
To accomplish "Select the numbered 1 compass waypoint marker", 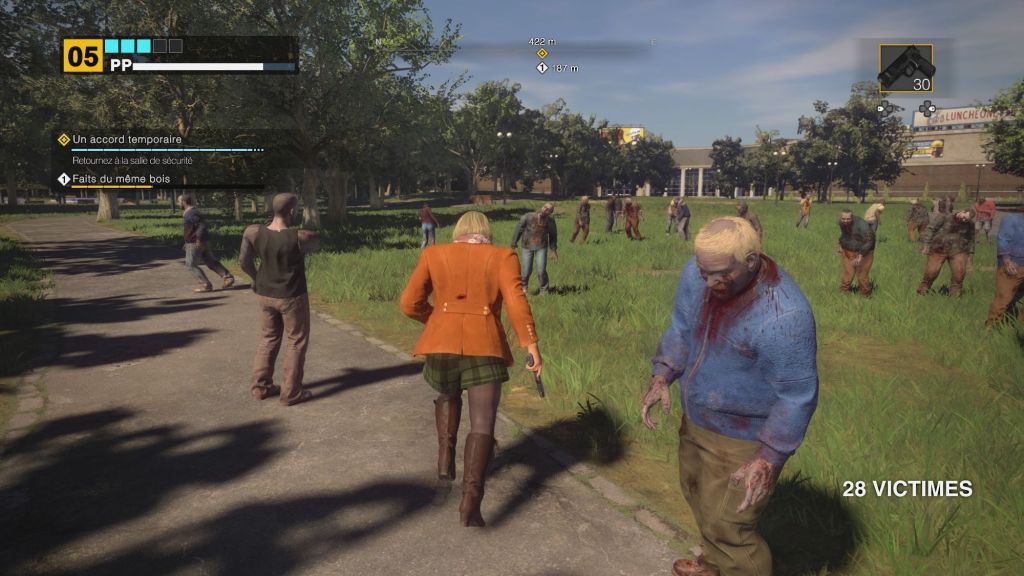I will pyautogui.click(x=542, y=68).
